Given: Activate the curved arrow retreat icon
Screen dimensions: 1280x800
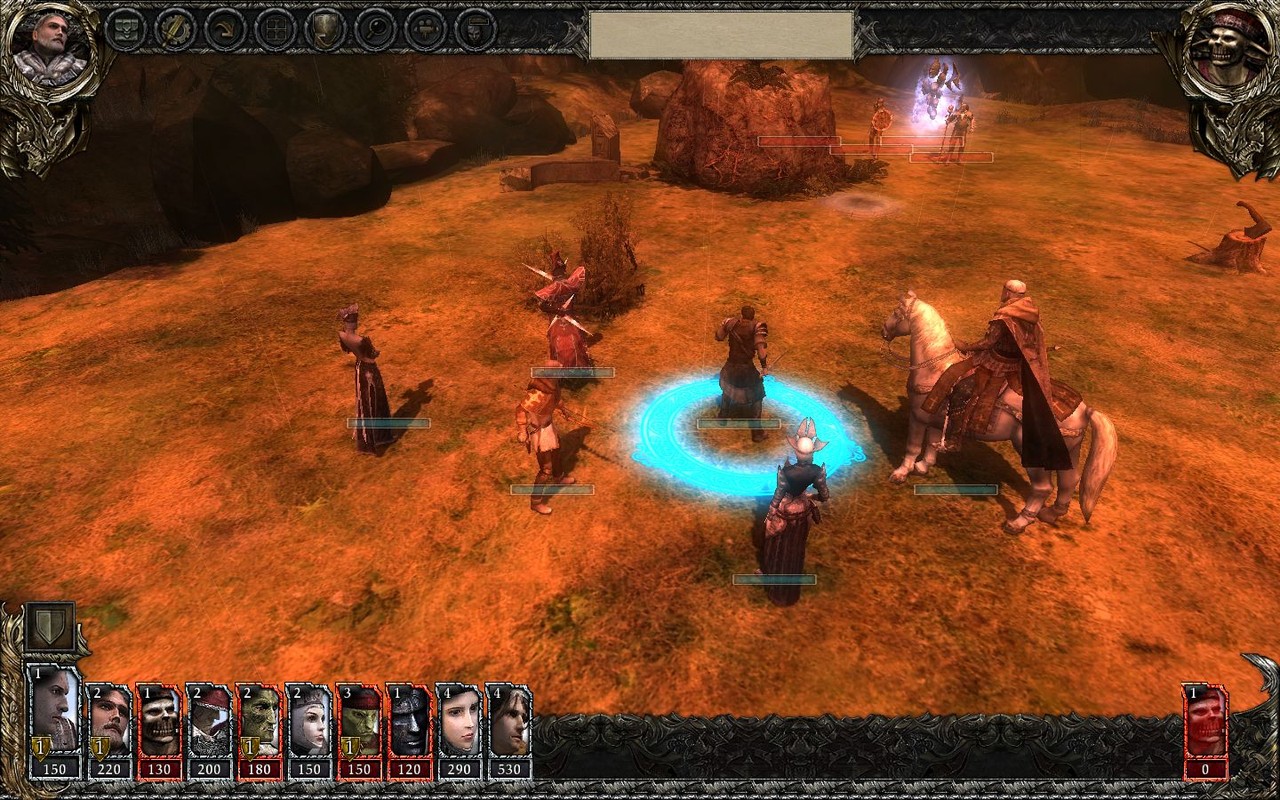Looking at the screenshot, I should pos(225,29).
